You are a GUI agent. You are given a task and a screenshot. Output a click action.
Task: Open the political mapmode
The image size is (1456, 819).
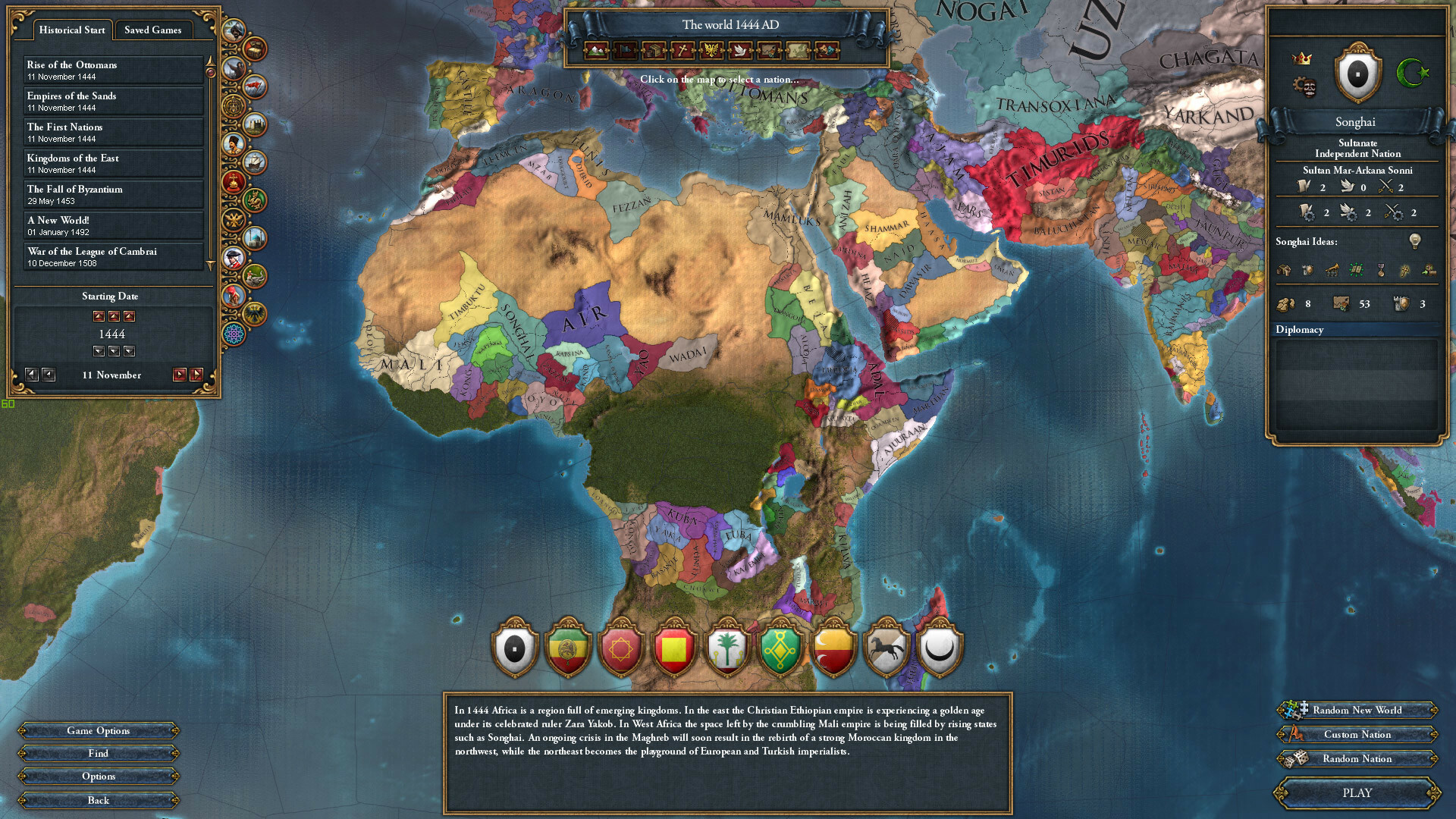[x=626, y=51]
